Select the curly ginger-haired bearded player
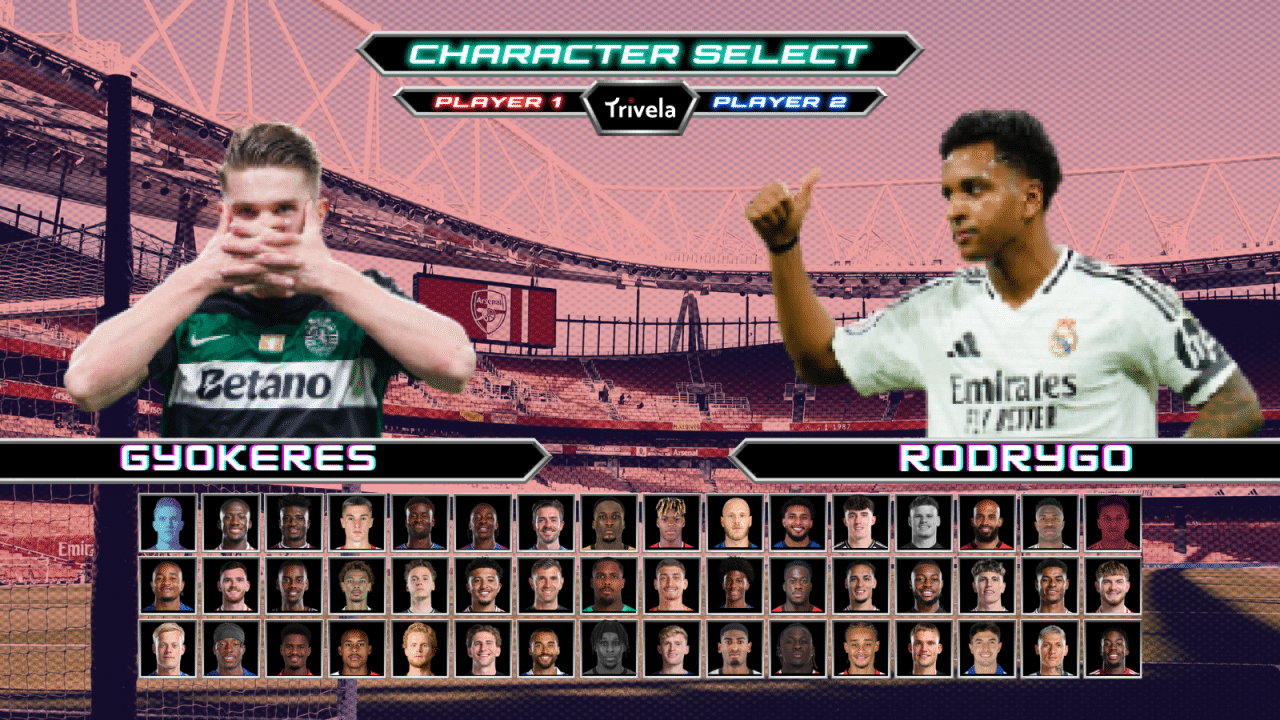1280x720 pixels. point(420,648)
